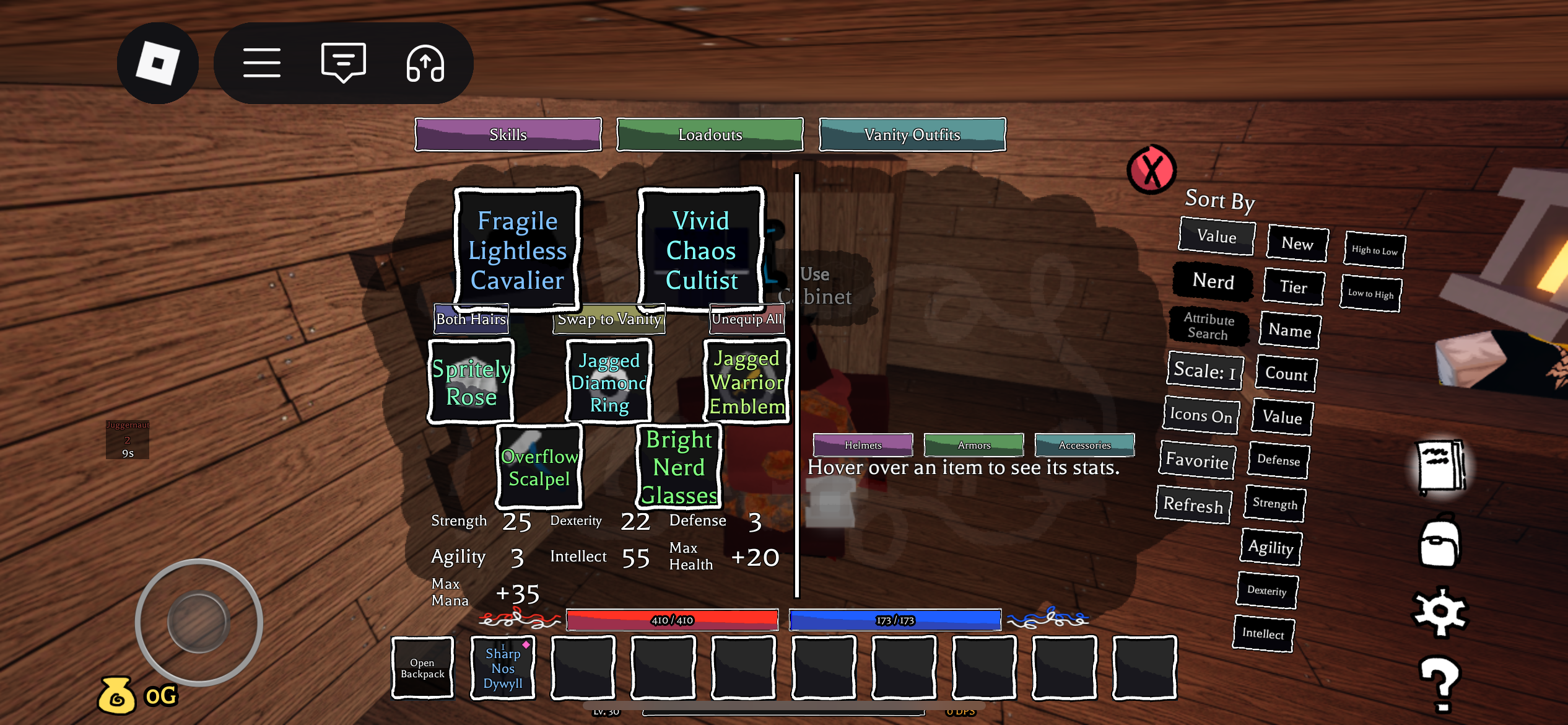Choose High to Low sort order
Viewport: 1568px width, 725px height.
pyautogui.click(x=1374, y=250)
